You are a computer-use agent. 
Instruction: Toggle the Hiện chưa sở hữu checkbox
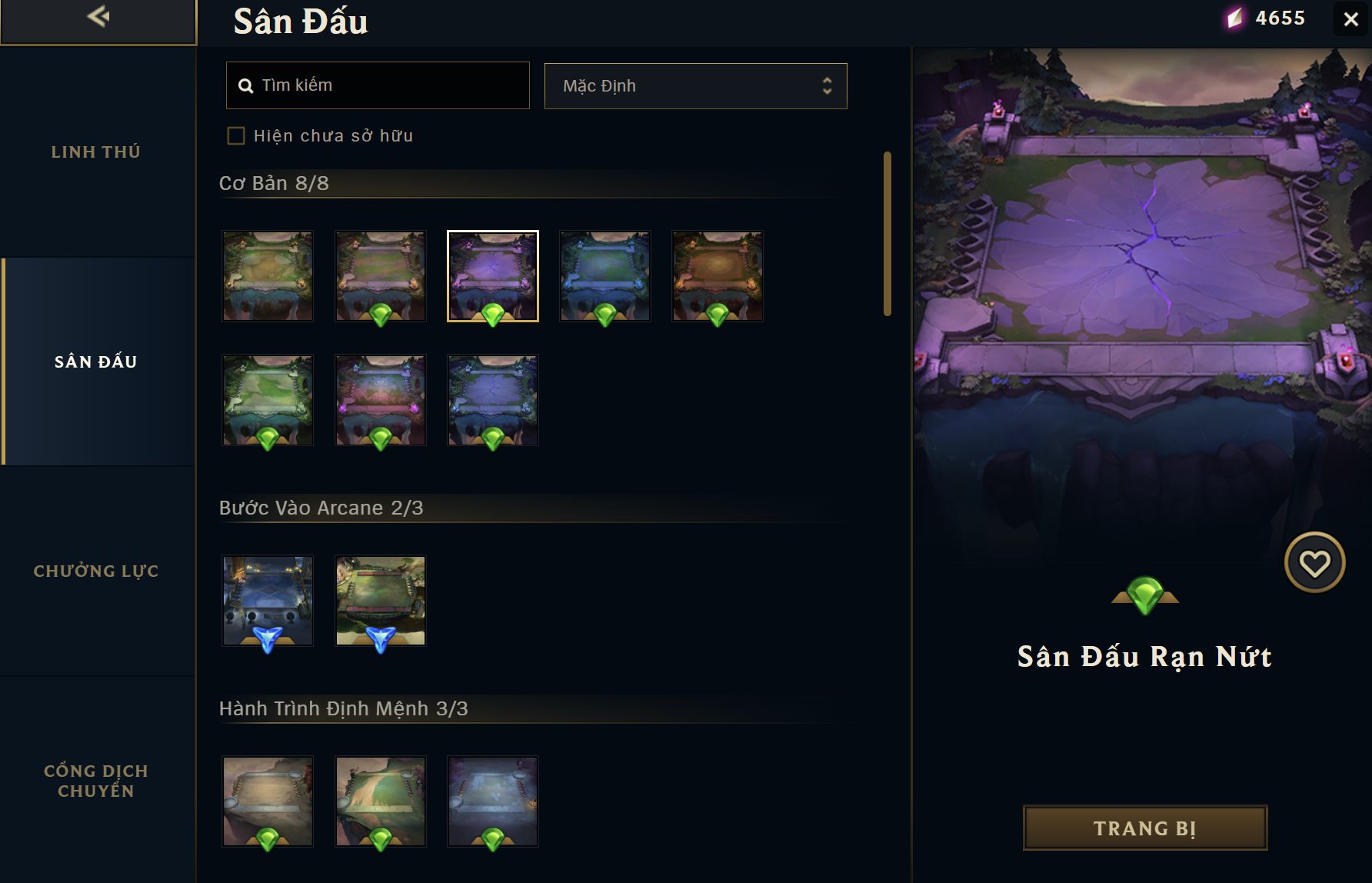(236, 136)
